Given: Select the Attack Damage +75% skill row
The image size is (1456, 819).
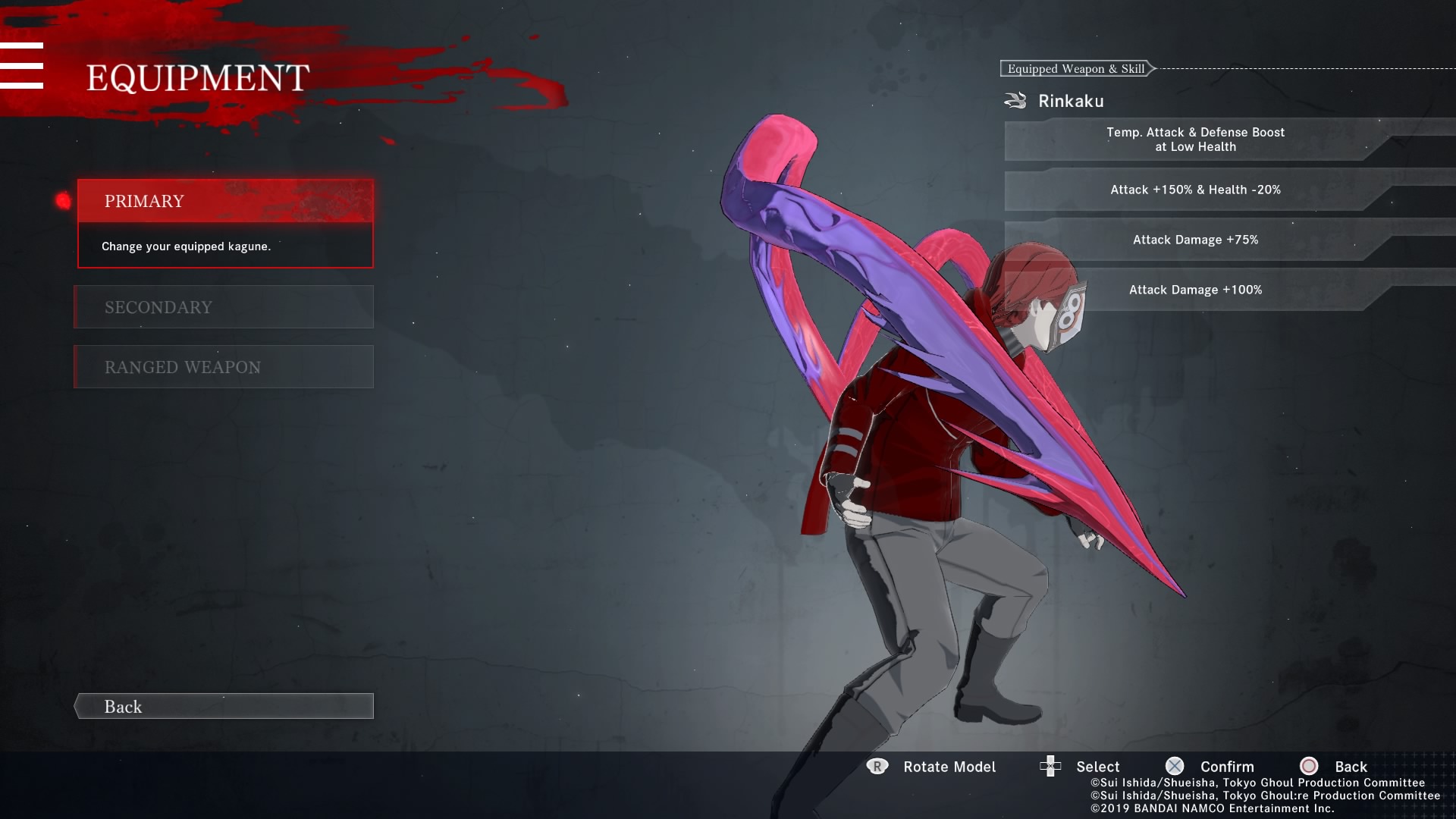Looking at the screenshot, I should point(1195,240).
